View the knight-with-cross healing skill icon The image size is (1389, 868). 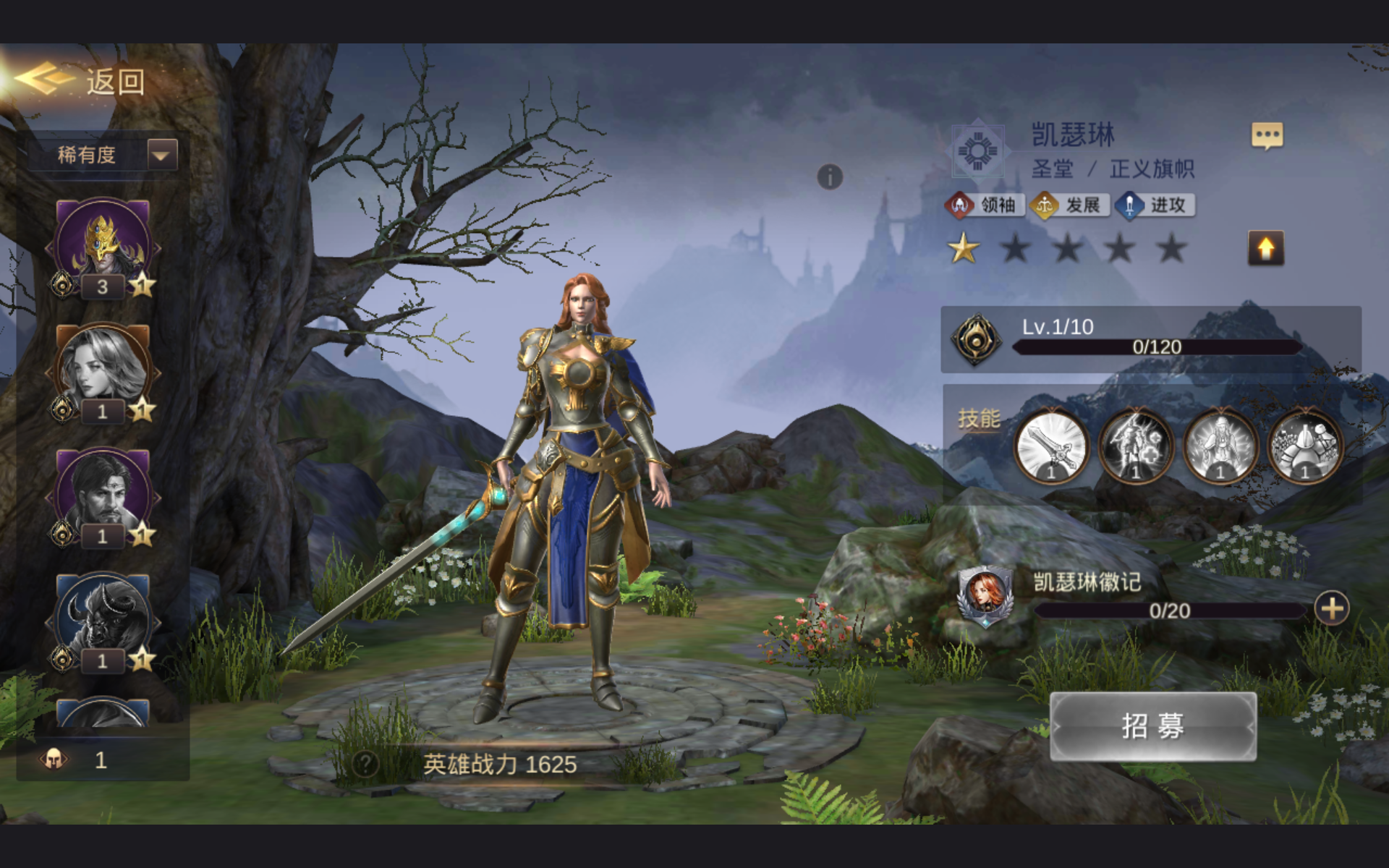click(1136, 446)
